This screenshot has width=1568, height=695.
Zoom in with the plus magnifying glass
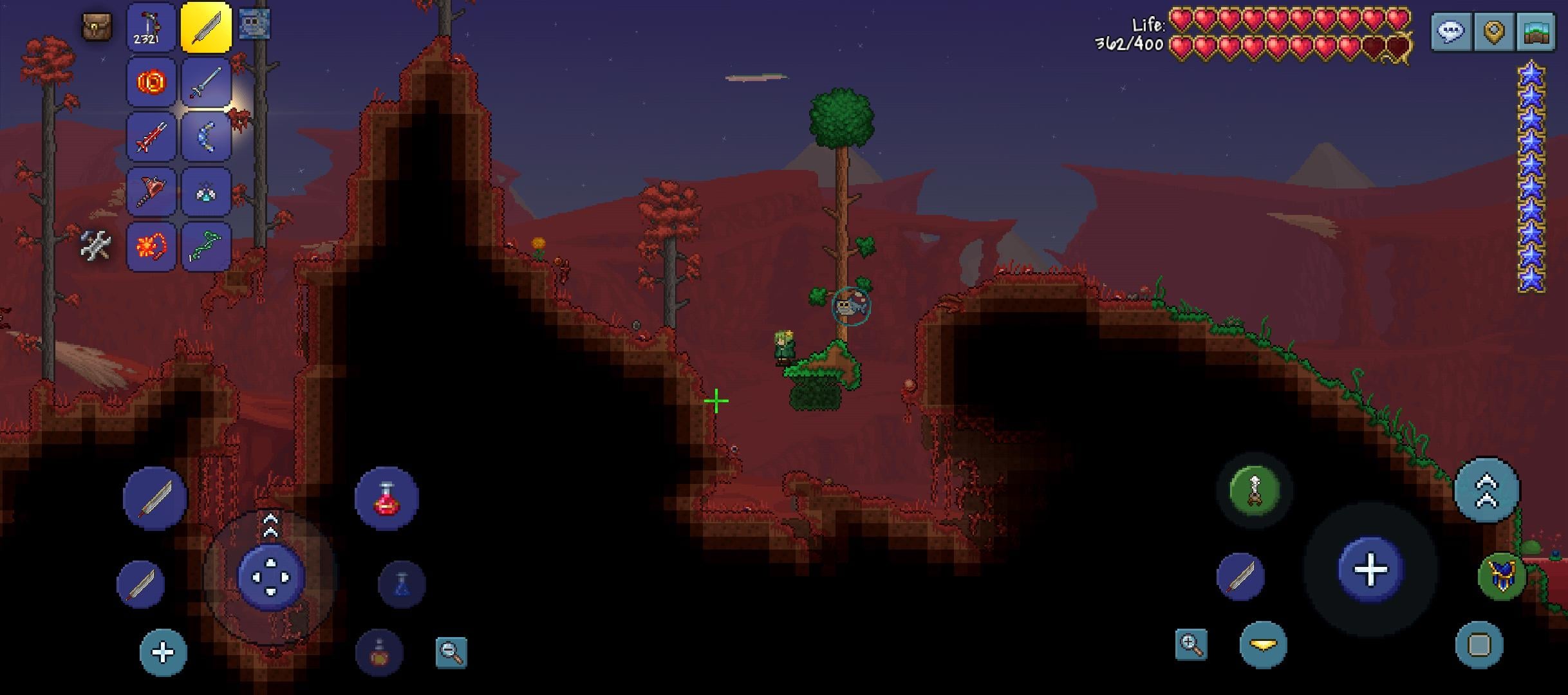click(x=1191, y=645)
